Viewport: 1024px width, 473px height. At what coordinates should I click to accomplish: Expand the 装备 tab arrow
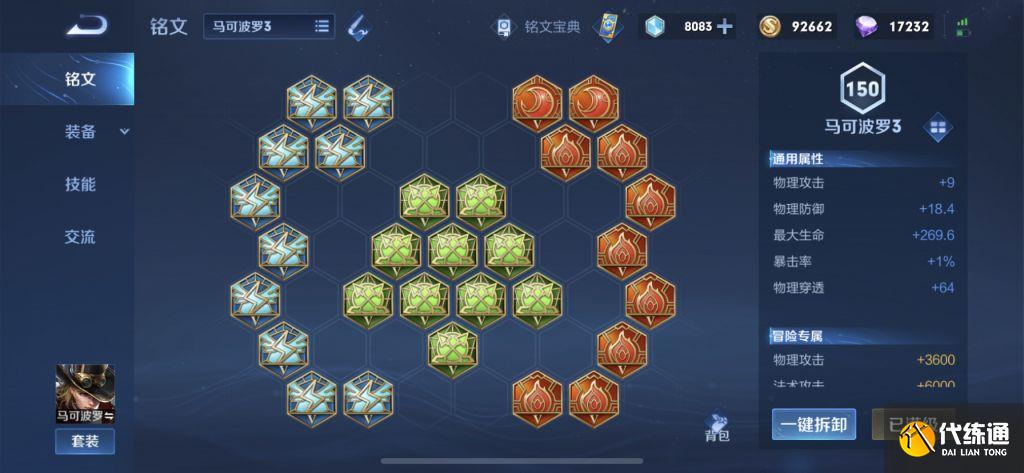125,131
